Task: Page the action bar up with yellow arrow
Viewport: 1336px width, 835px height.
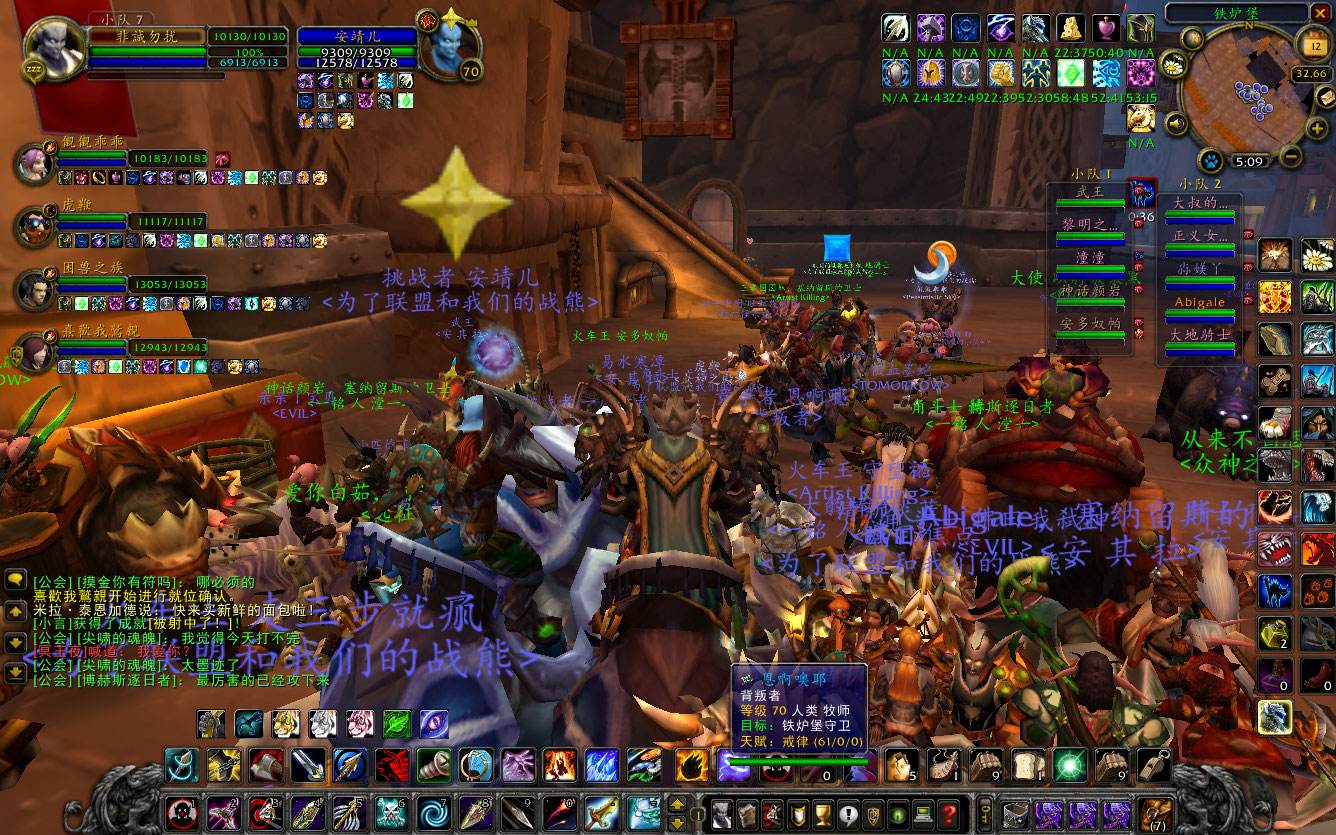Action: coord(678,804)
